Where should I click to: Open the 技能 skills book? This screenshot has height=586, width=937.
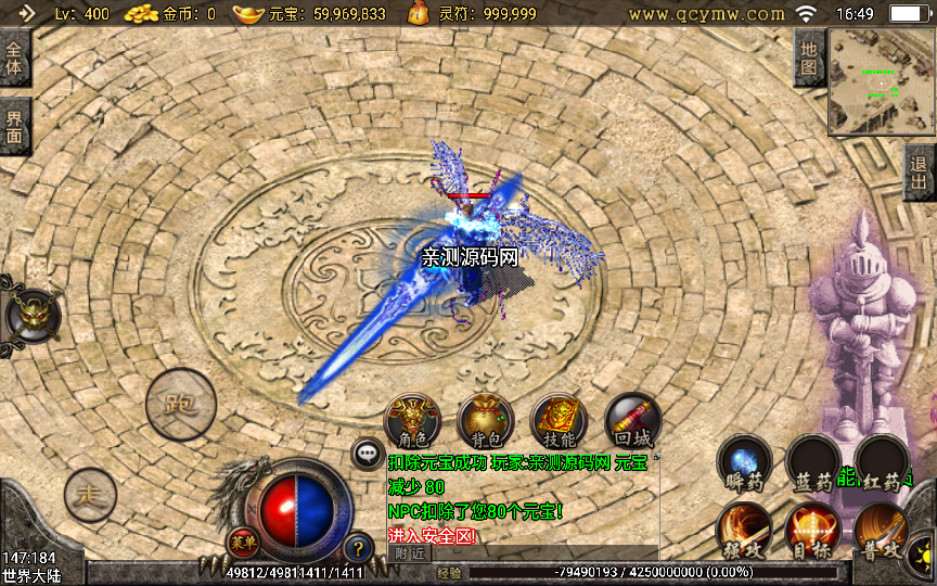(558, 420)
